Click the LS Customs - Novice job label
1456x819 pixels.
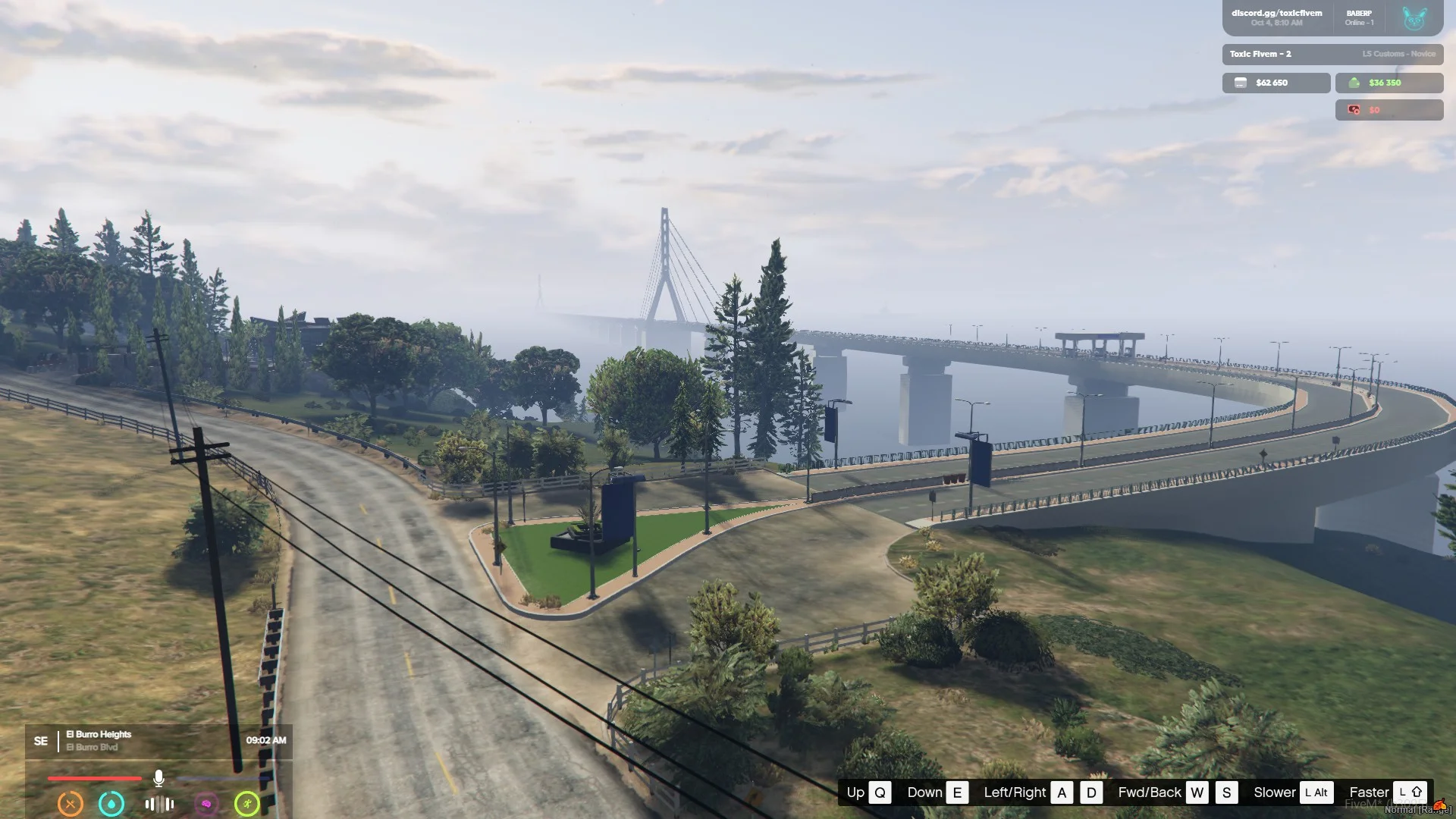pos(1398,54)
